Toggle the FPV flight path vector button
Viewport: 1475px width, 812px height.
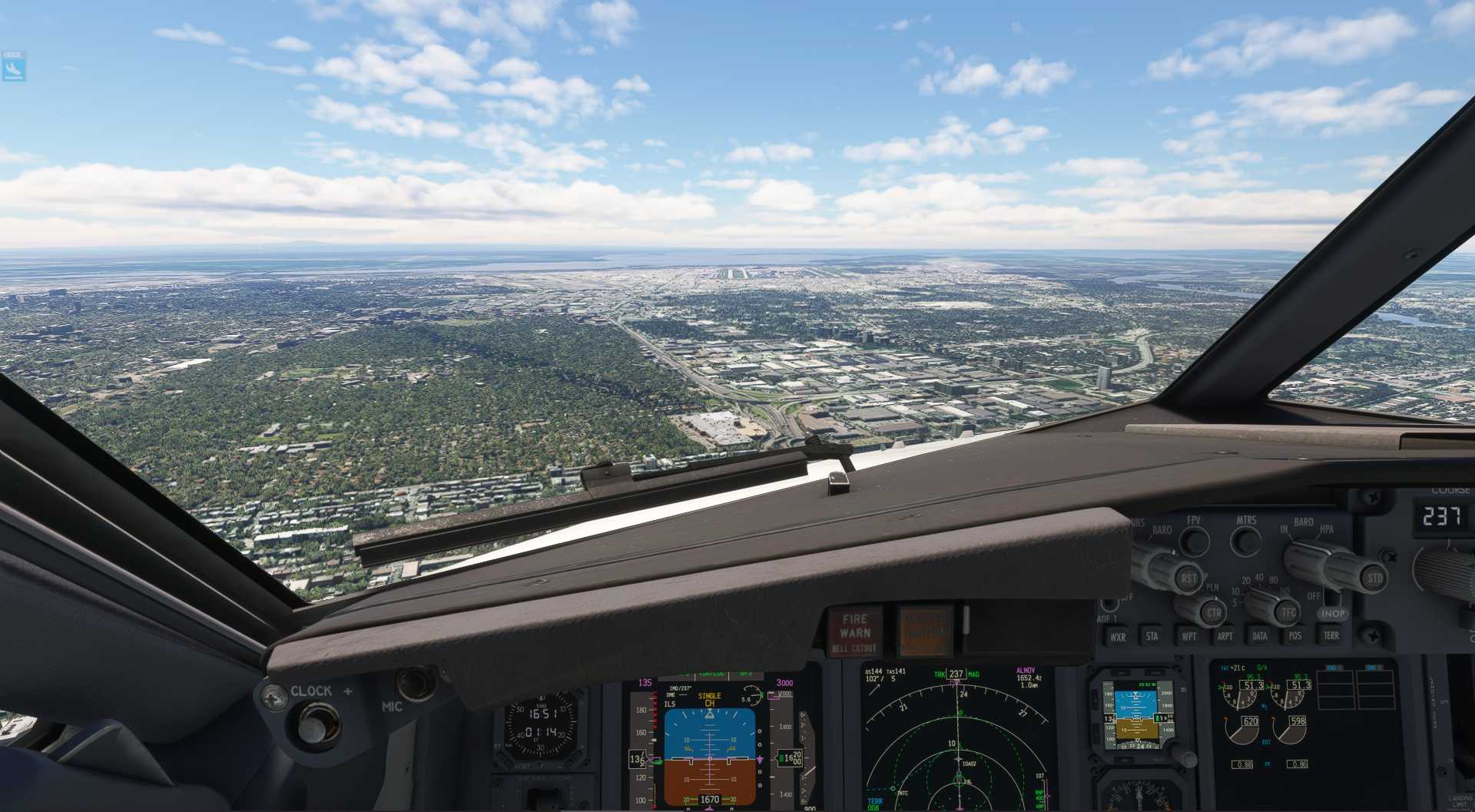point(1194,541)
